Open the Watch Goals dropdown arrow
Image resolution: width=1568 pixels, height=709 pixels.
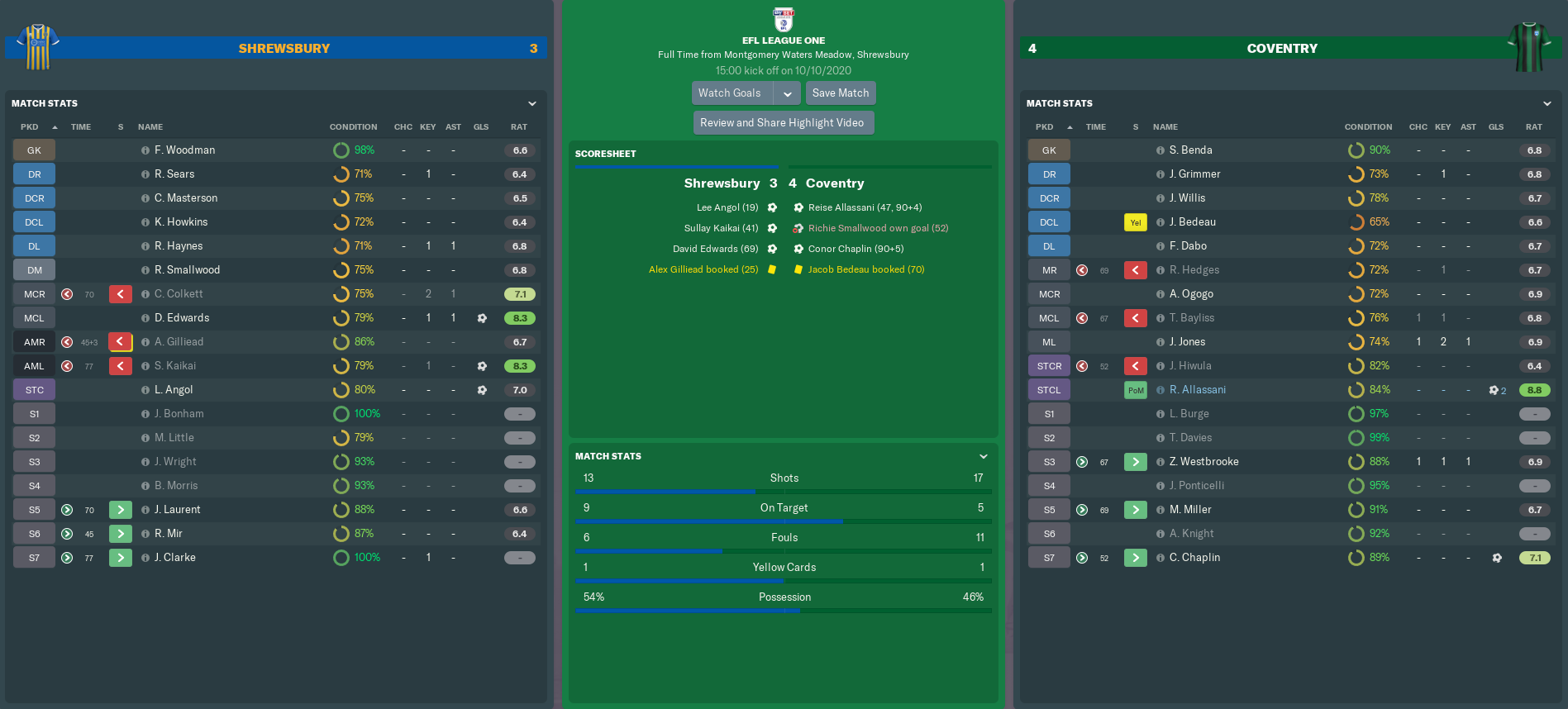pos(788,93)
